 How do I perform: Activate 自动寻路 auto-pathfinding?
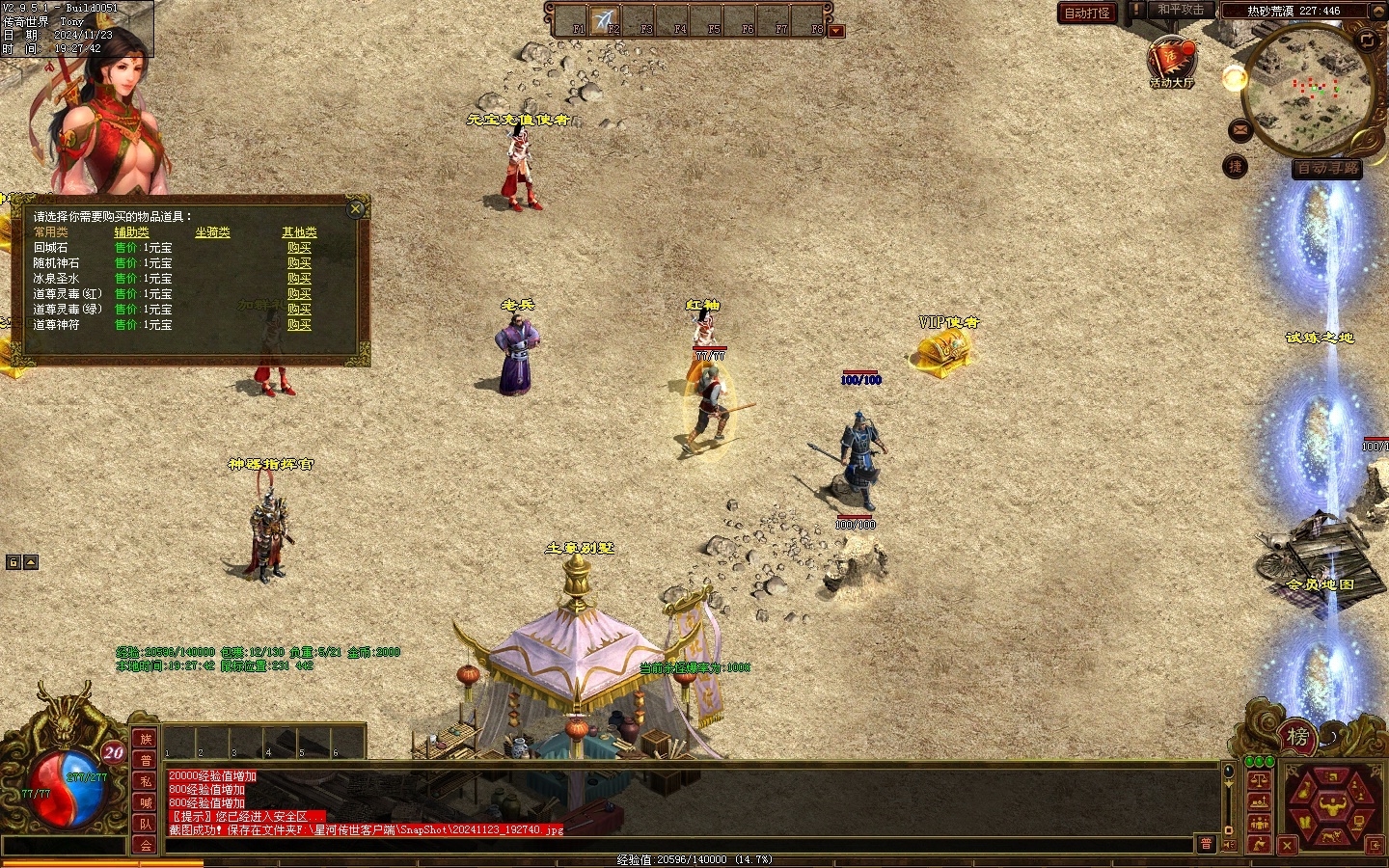click(1327, 168)
